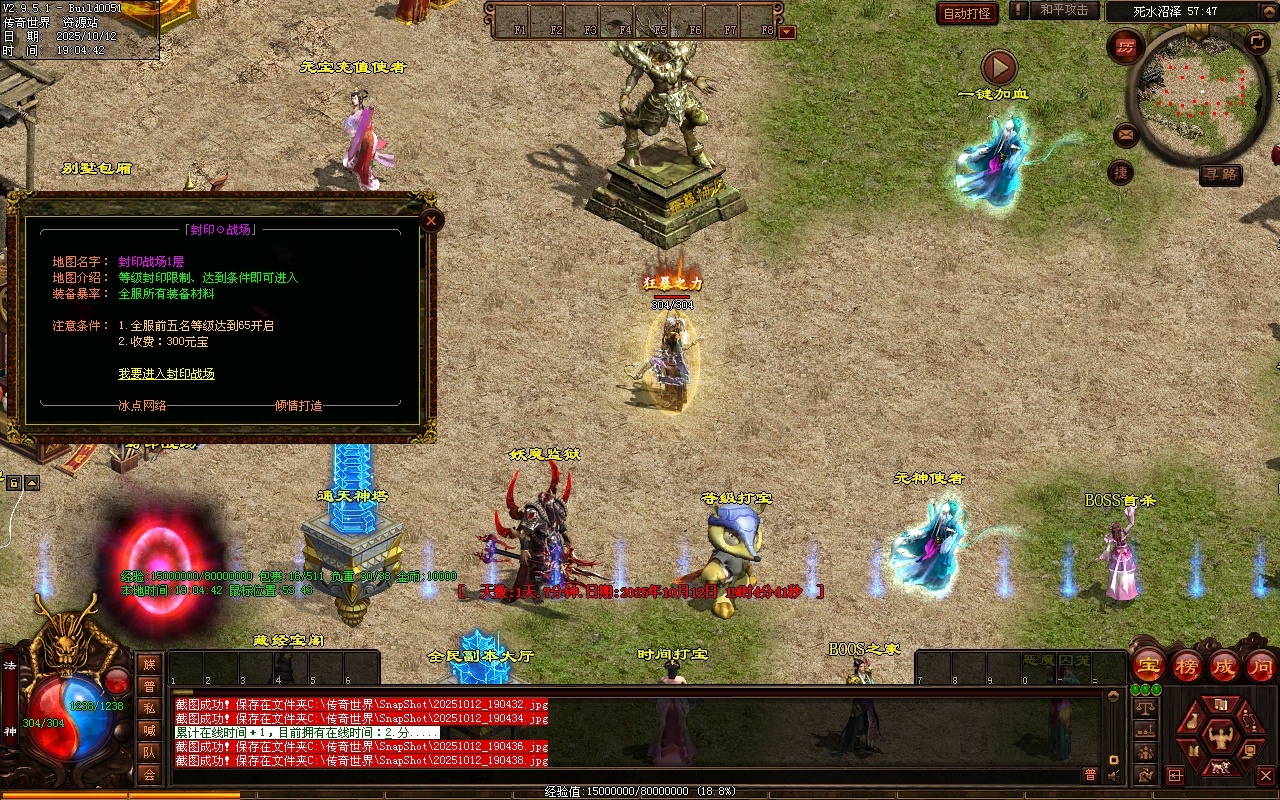Select the 私 private chat channel
Screen dimensions: 1280x800
pyautogui.click(x=149, y=708)
